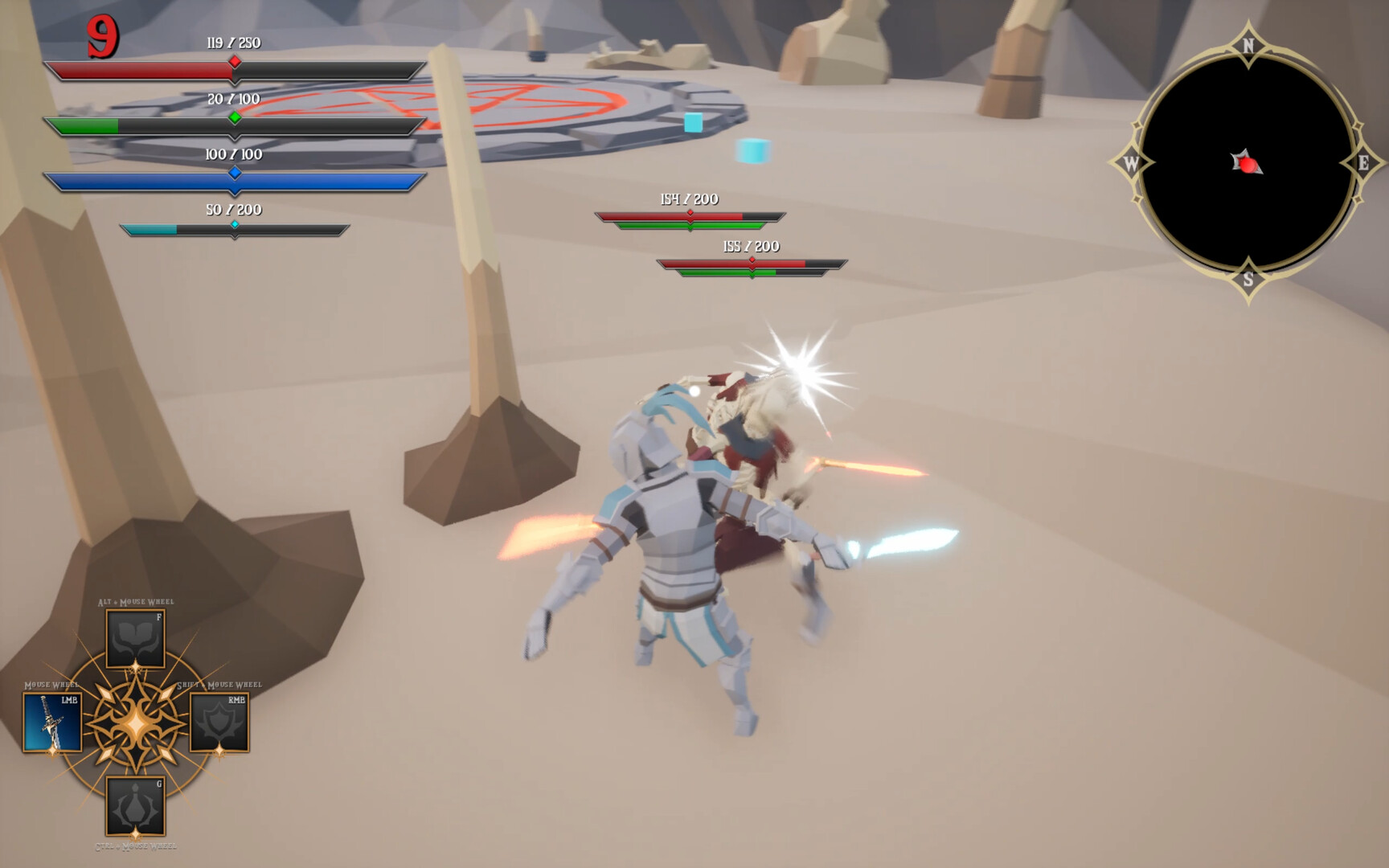The width and height of the screenshot is (1389, 868).
Task: Click the 154/200 enemy health bar
Action: (x=690, y=215)
